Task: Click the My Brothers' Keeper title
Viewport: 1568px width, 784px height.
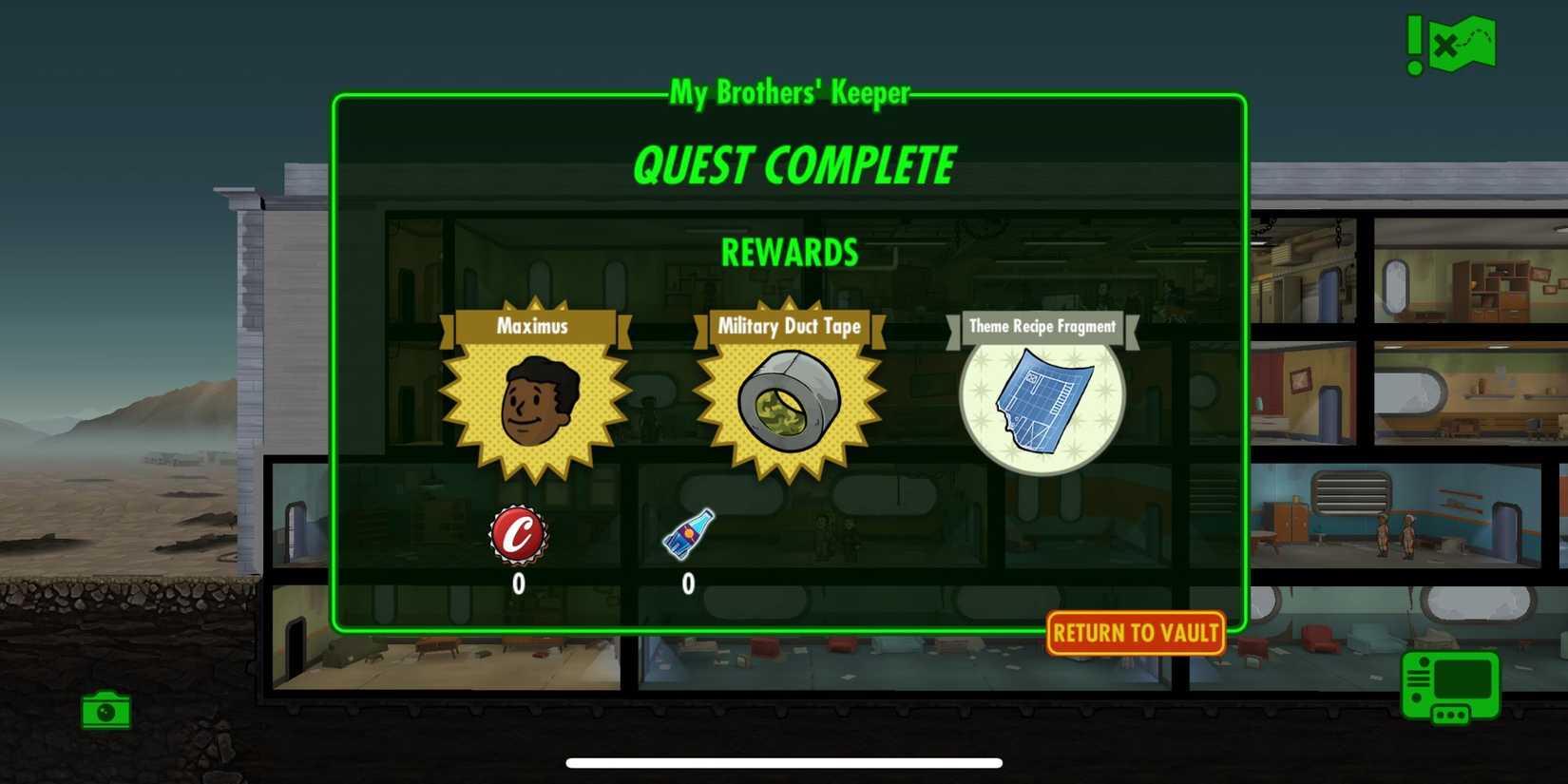Action: point(789,94)
